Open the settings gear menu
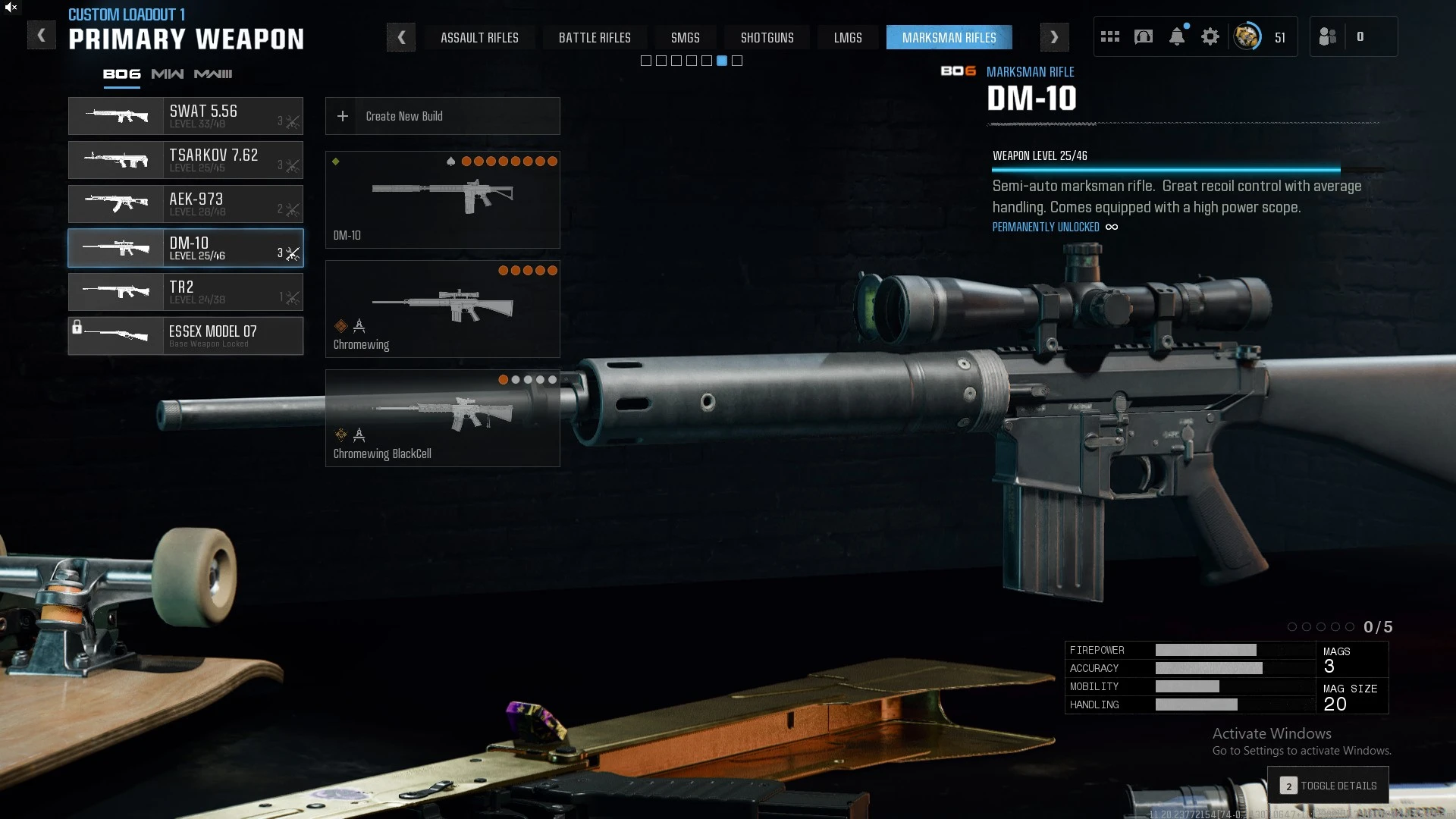This screenshot has width=1456, height=819. [1210, 36]
